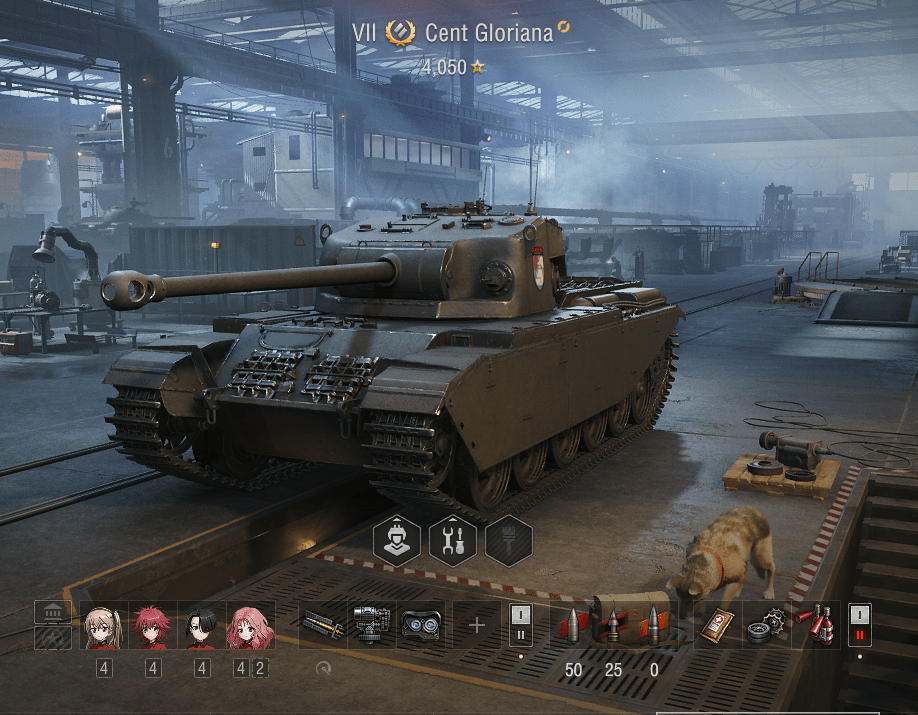Switch the equipment loadout I/II toggle
This screenshot has height=715, width=918.
pos(521,624)
